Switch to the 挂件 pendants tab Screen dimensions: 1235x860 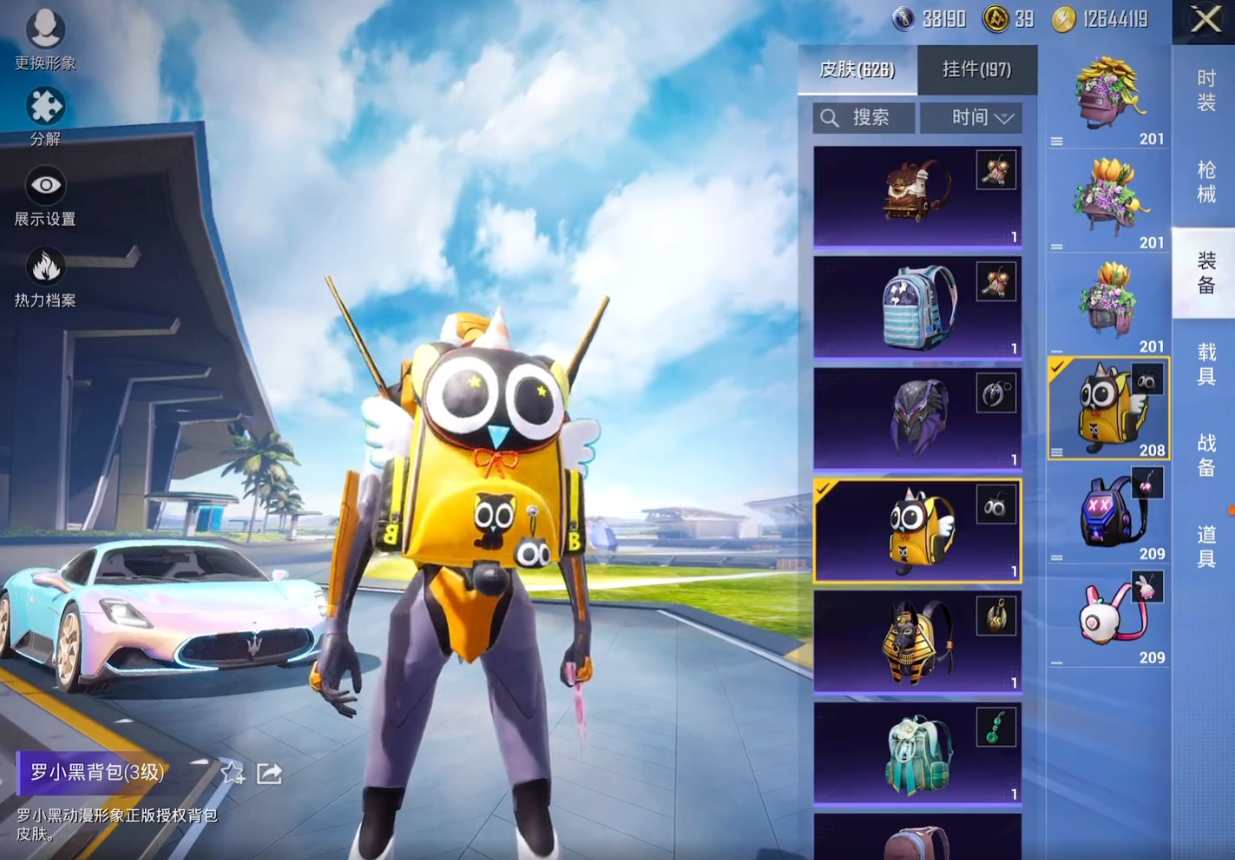[x=977, y=70]
